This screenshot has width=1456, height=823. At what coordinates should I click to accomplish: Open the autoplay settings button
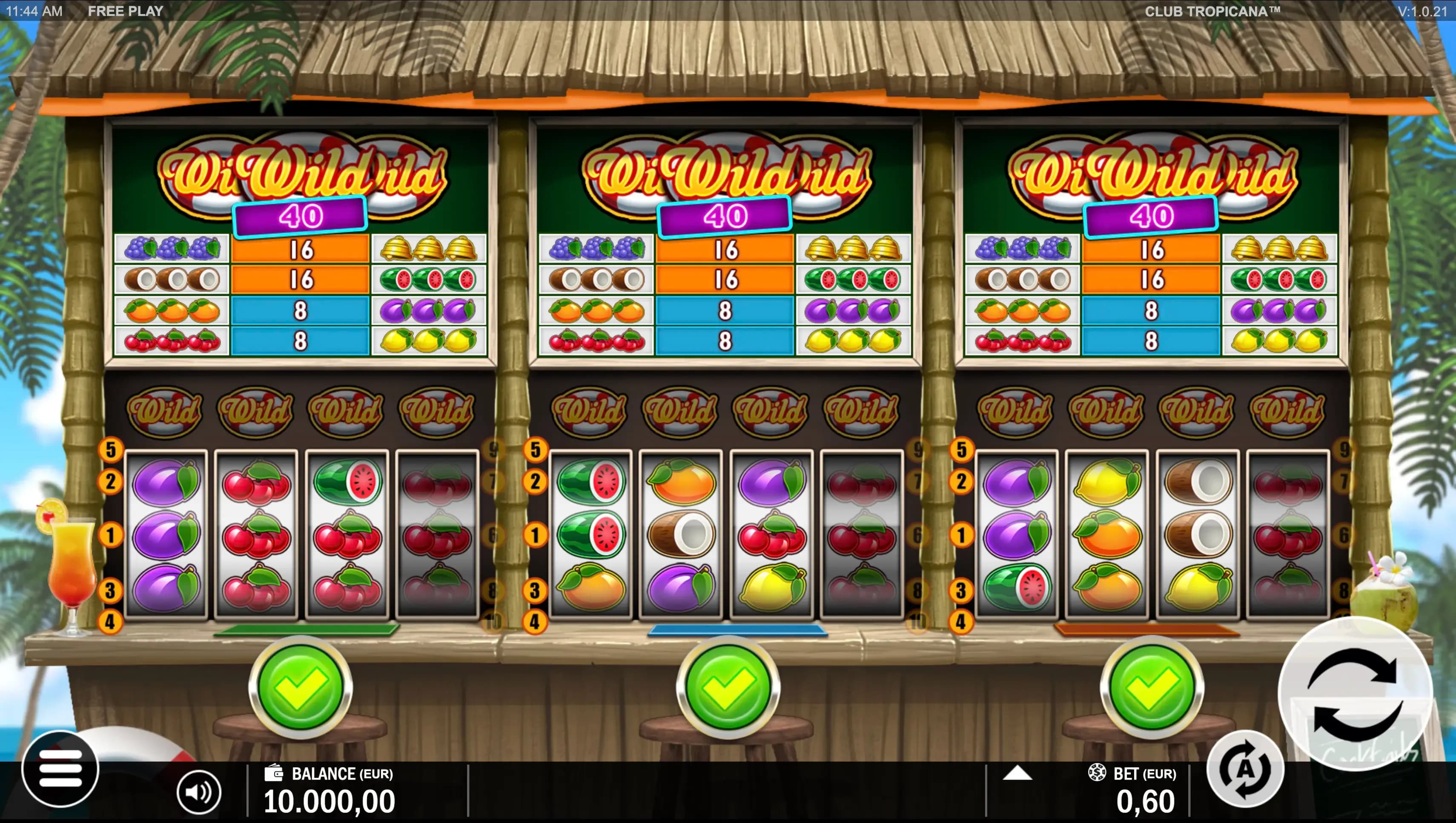click(x=1245, y=769)
